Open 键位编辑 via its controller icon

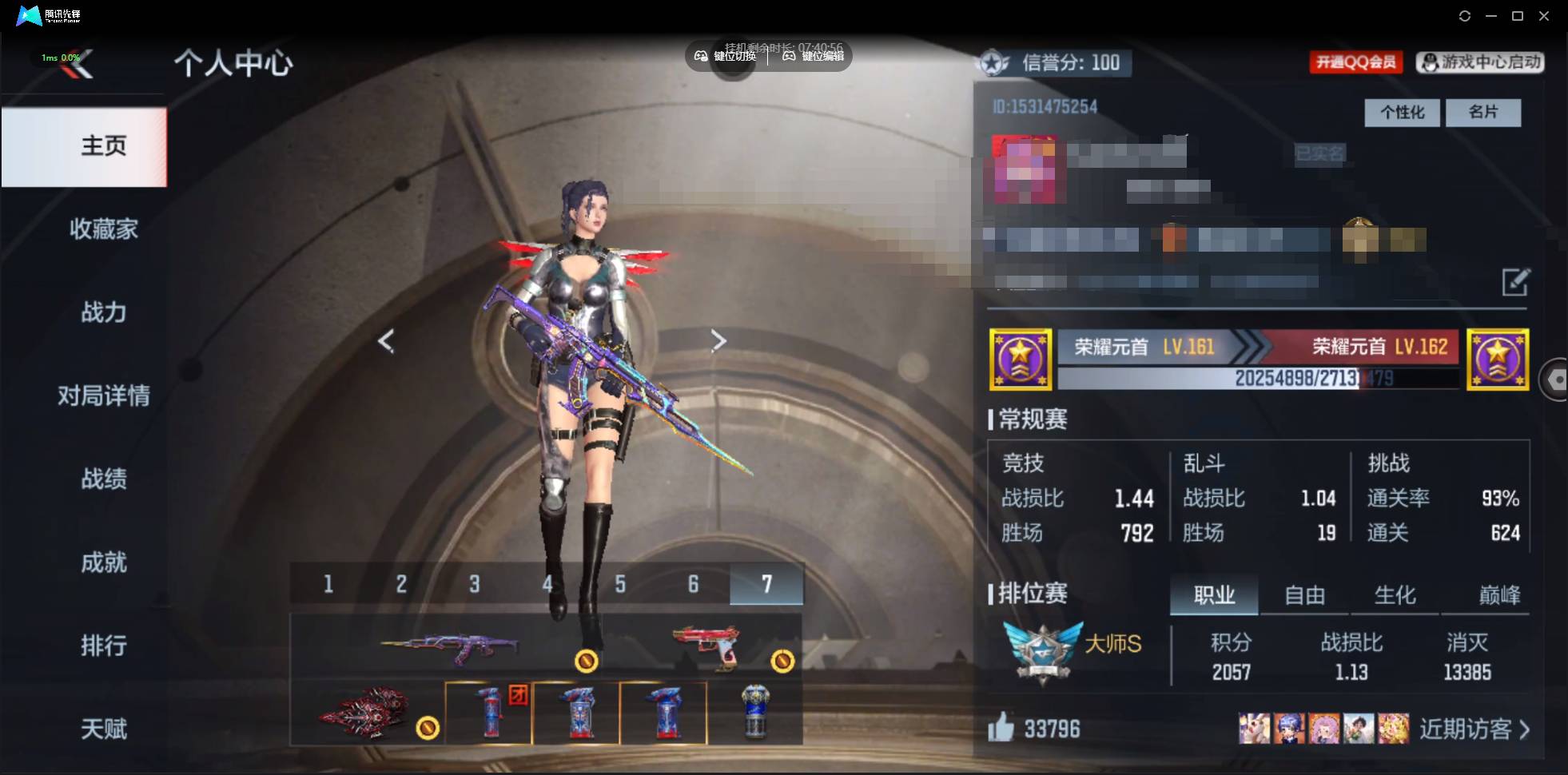pos(787,57)
